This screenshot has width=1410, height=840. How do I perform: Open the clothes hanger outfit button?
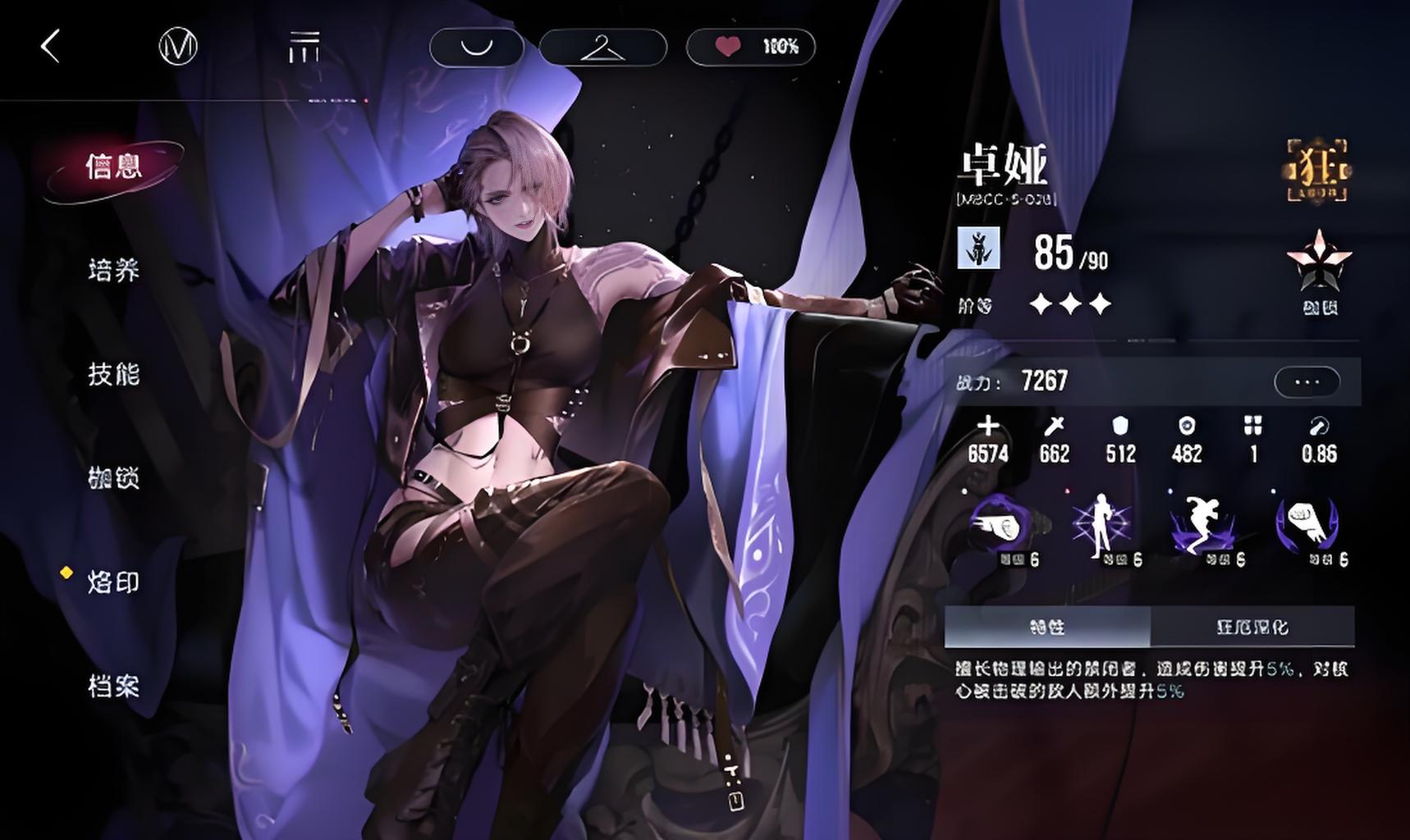(602, 47)
